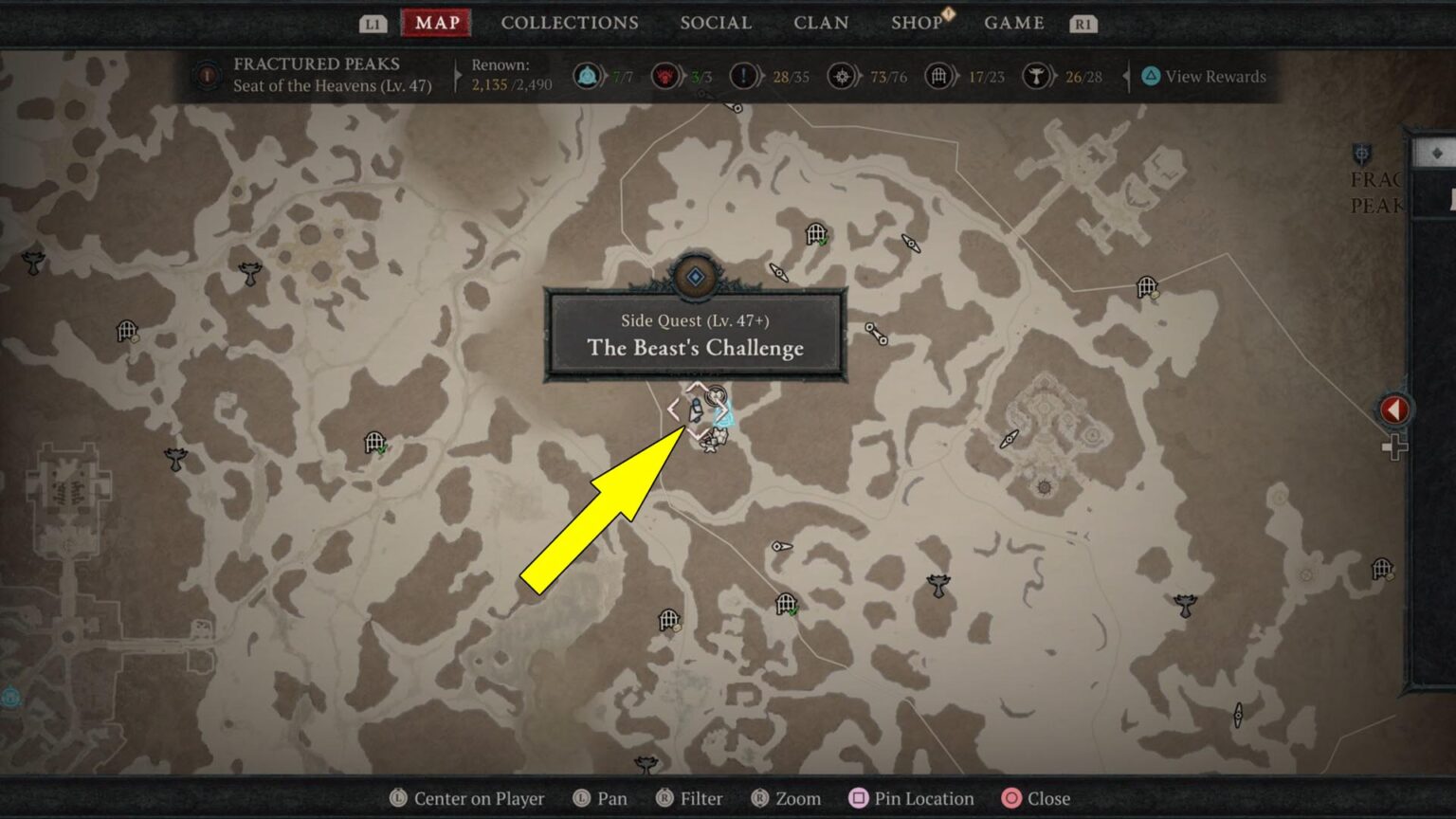Select the Strongholds renown statue icon
The image size is (1456, 819).
(x=1038, y=77)
